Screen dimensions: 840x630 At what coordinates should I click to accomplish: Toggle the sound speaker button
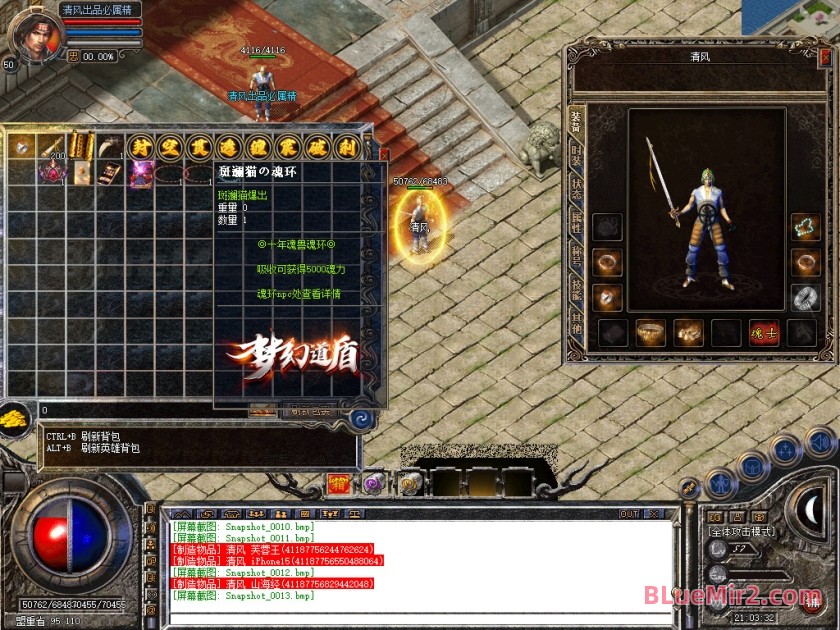click(x=820, y=439)
